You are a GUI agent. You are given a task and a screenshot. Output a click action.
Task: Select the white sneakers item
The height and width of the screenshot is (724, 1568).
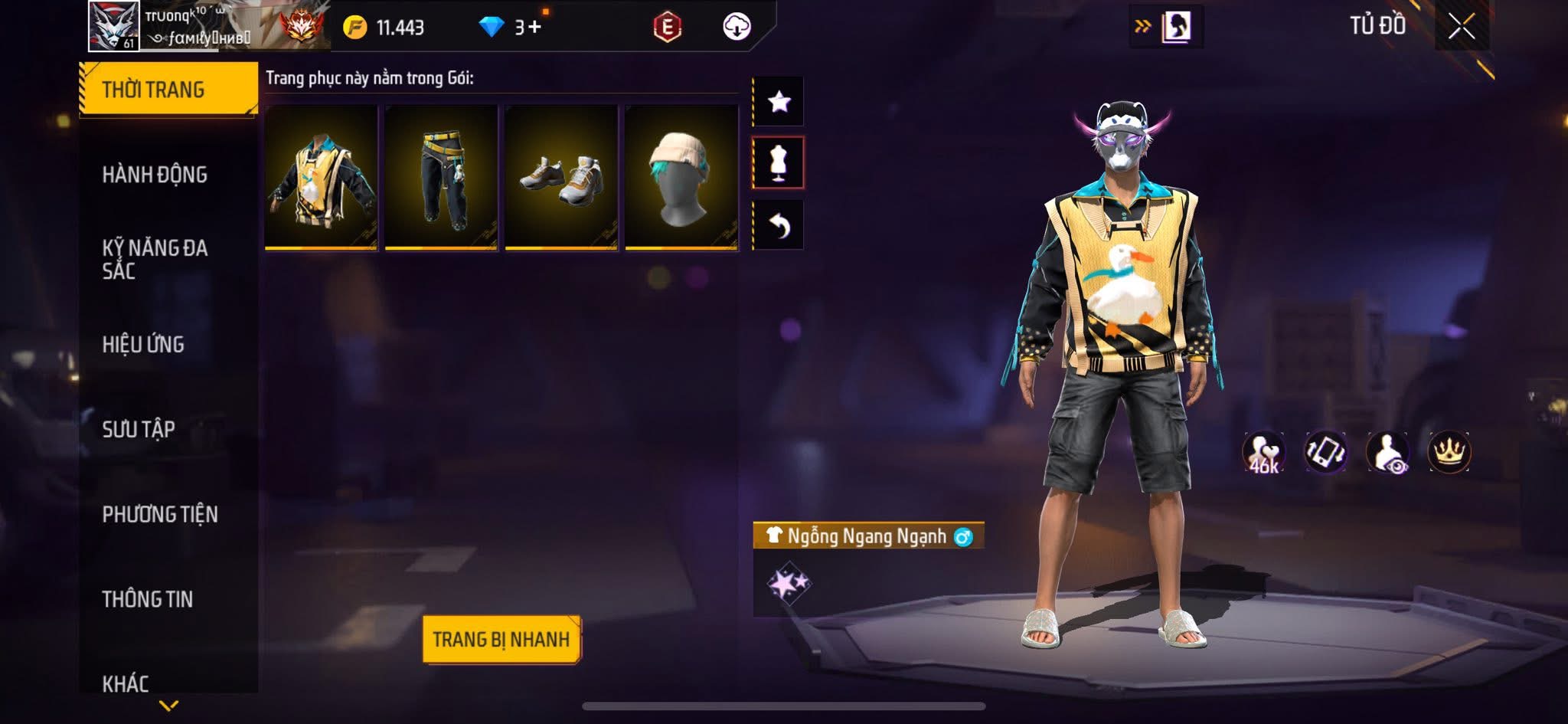tap(561, 178)
